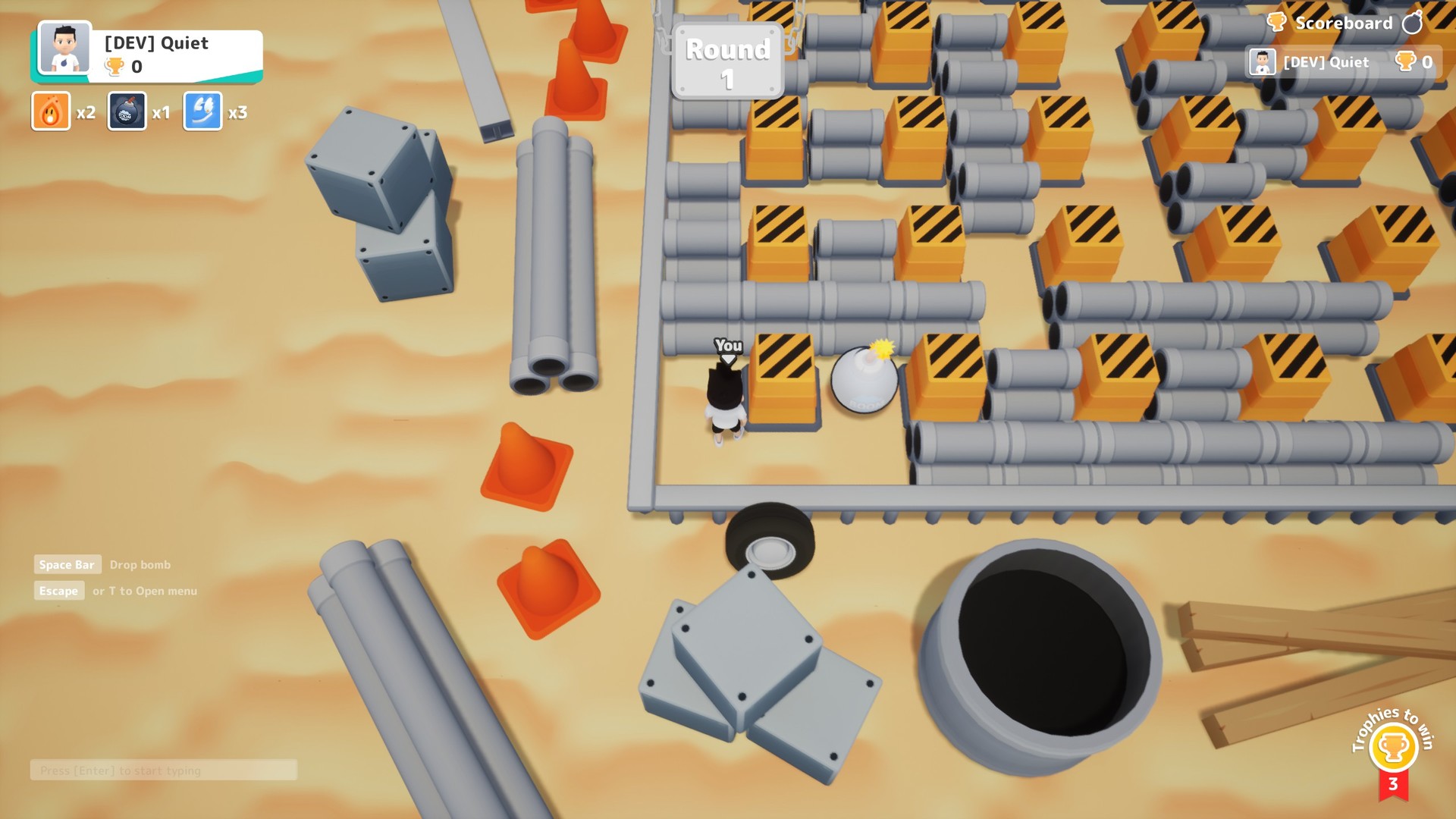Click the trophy icon on the scoreboard entry
1456x819 pixels.
[x=1407, y=62]
